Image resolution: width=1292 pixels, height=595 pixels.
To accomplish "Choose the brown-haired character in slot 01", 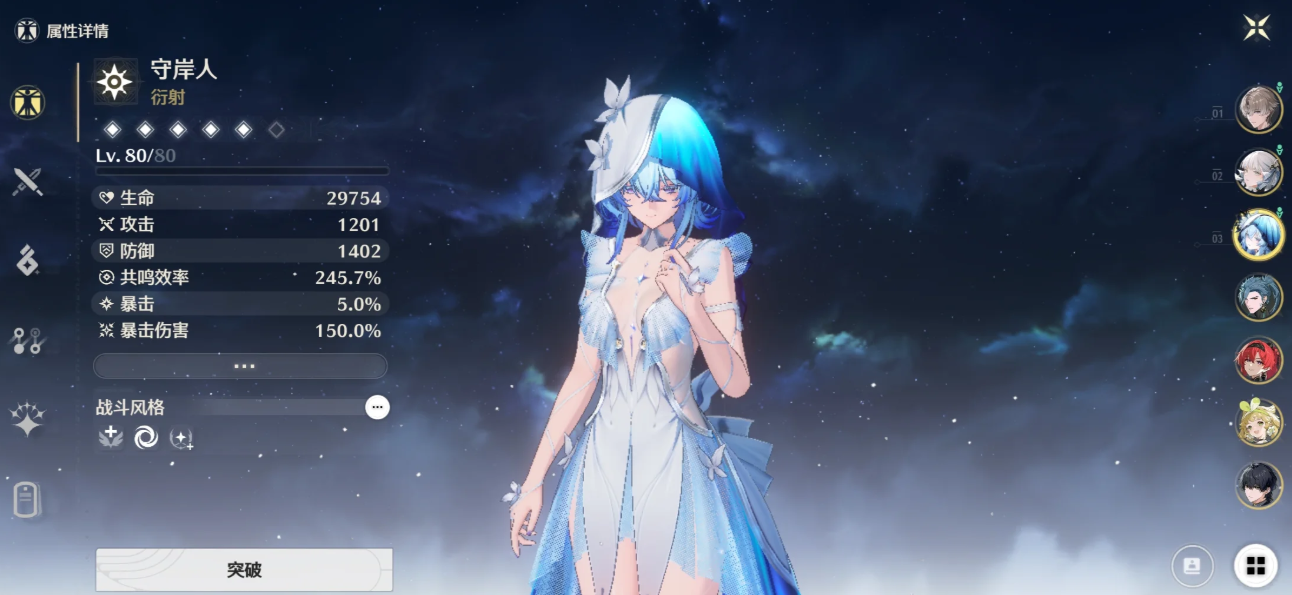I will (x=1259, y=110).
